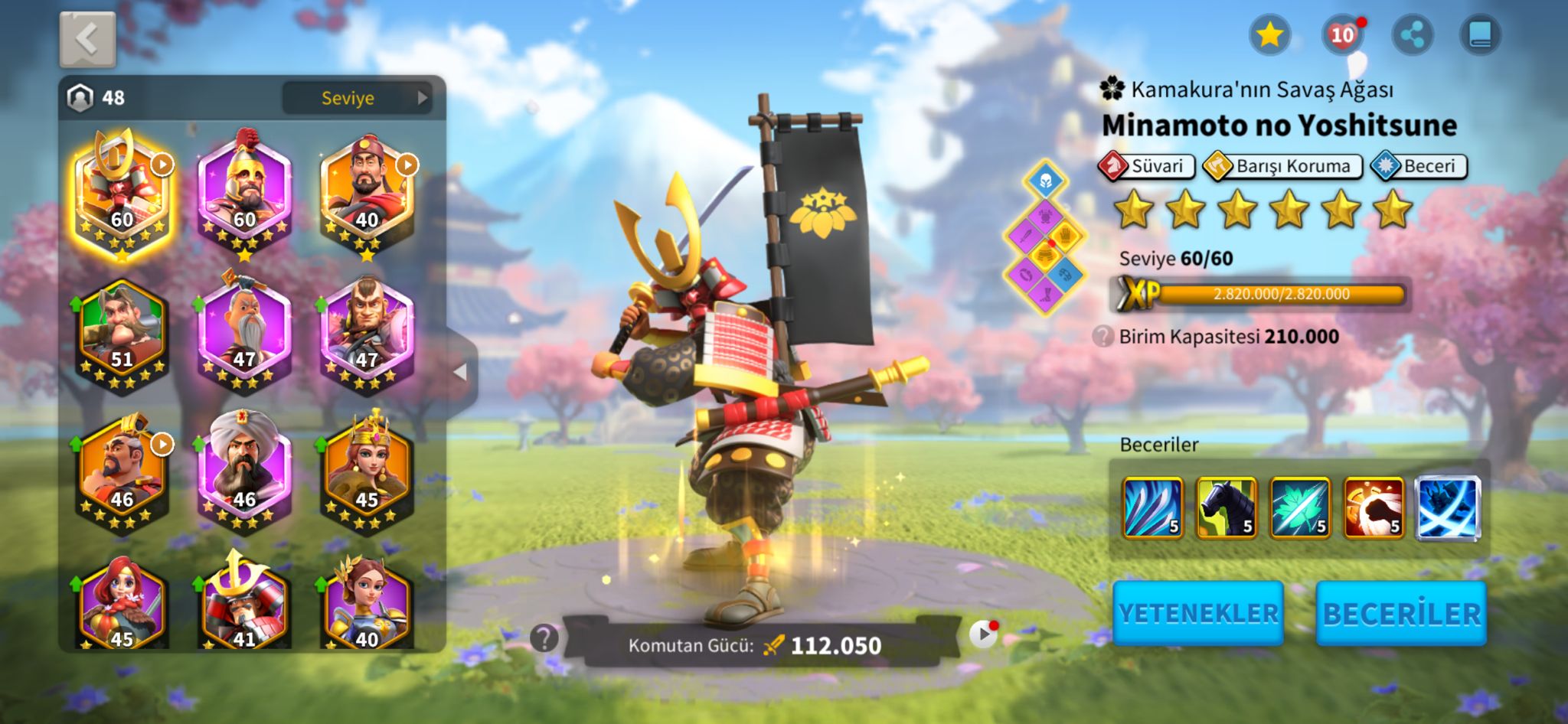Image resolution: width=1568 pixels, height=724 pixels.
Task: Select the level 51 green commander portrait
Action: click(122, 334)
